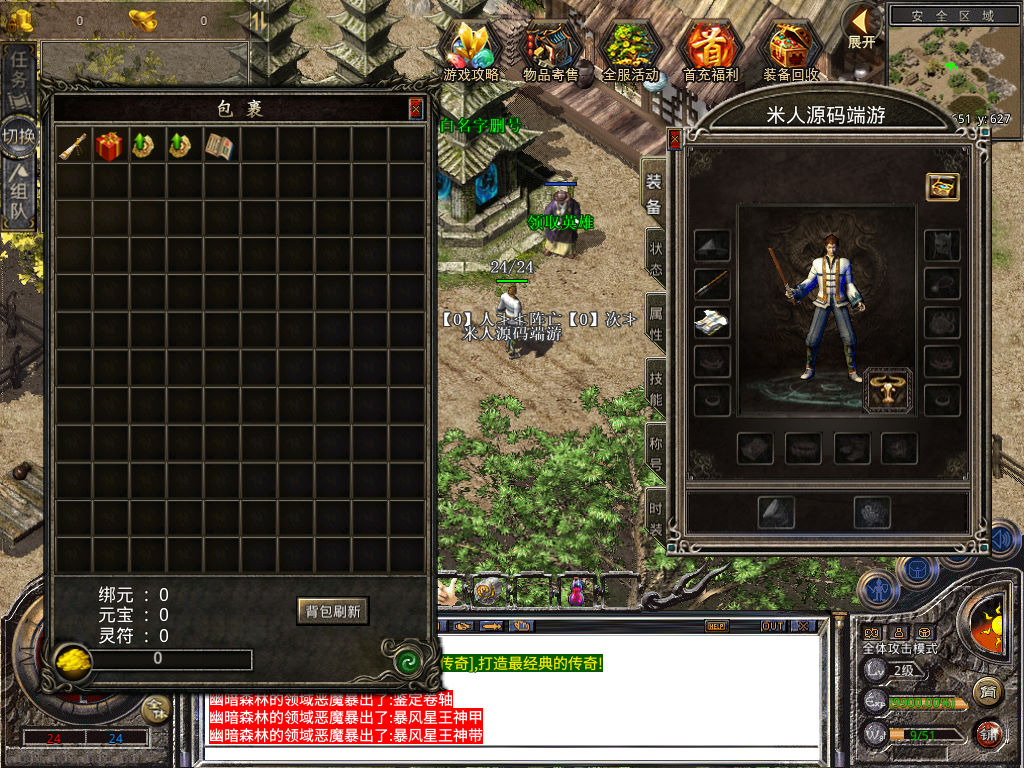
Task: Click the HELP button above the chat
Action: point(716,626)
